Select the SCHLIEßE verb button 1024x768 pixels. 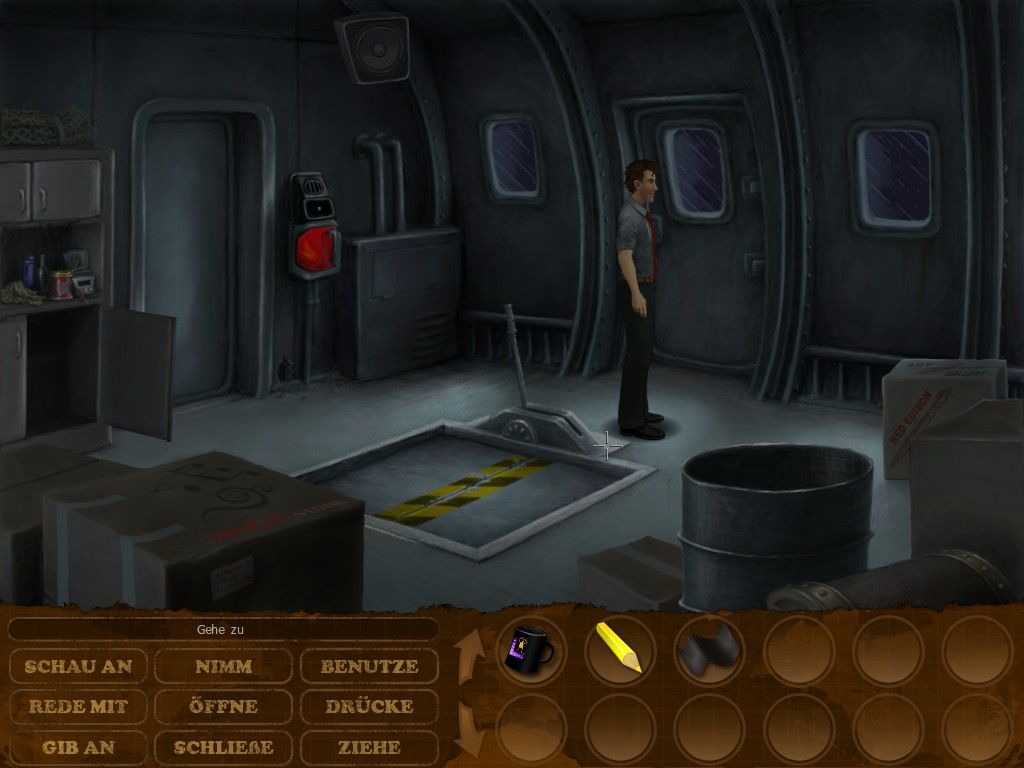[224, 746]
